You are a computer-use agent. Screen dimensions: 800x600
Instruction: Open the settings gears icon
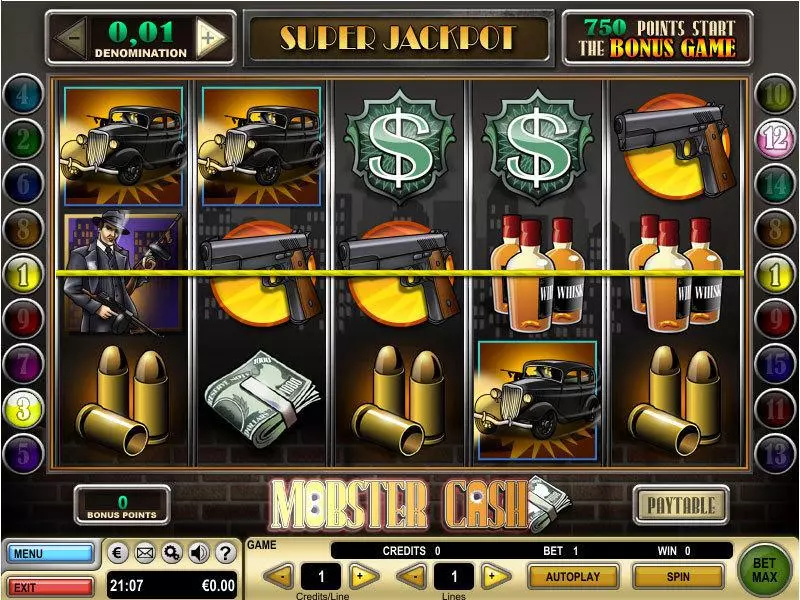(x=172, y=552)
